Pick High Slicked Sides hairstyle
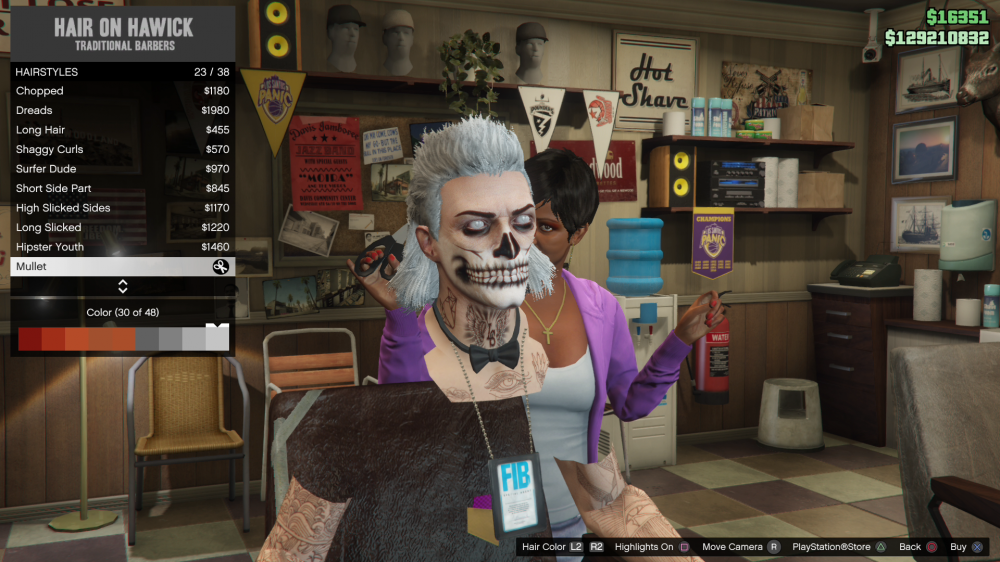The width and height of the screenshot is (1000, 562). click(x=122, y=208)
